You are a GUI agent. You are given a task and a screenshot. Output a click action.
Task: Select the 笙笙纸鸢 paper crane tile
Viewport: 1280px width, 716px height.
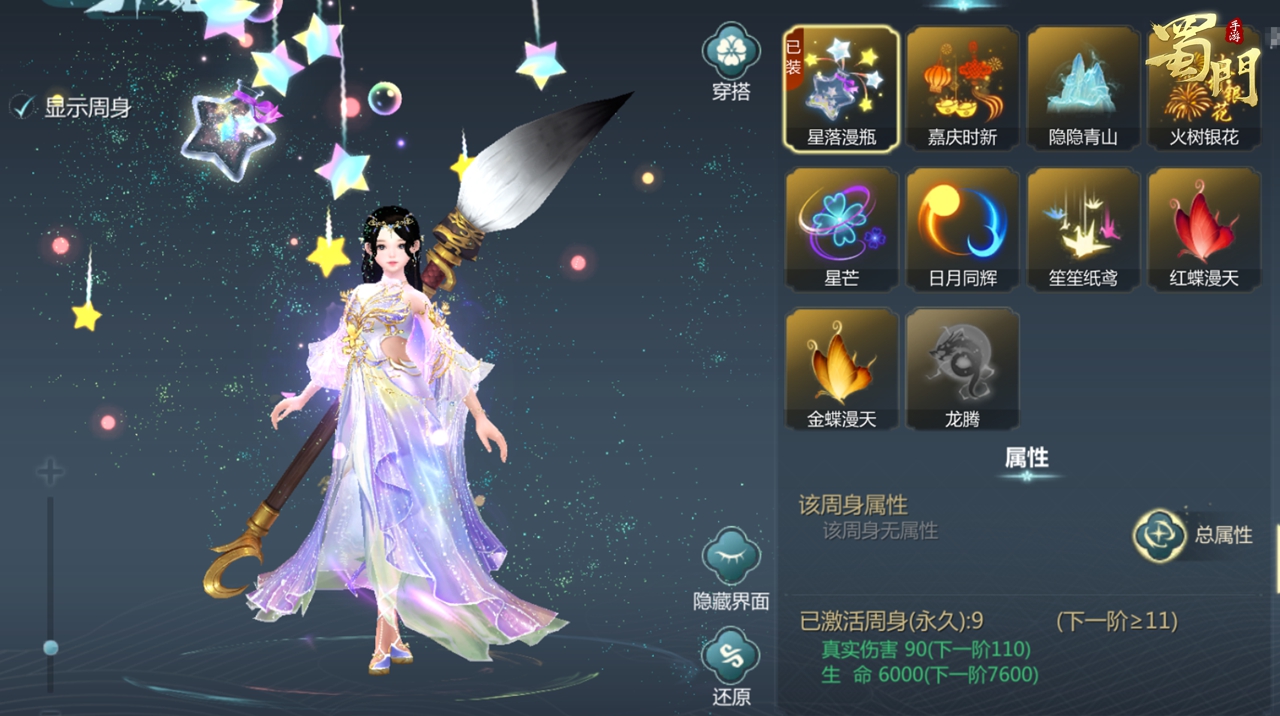pyautogui.click(x=1083, y=229)
